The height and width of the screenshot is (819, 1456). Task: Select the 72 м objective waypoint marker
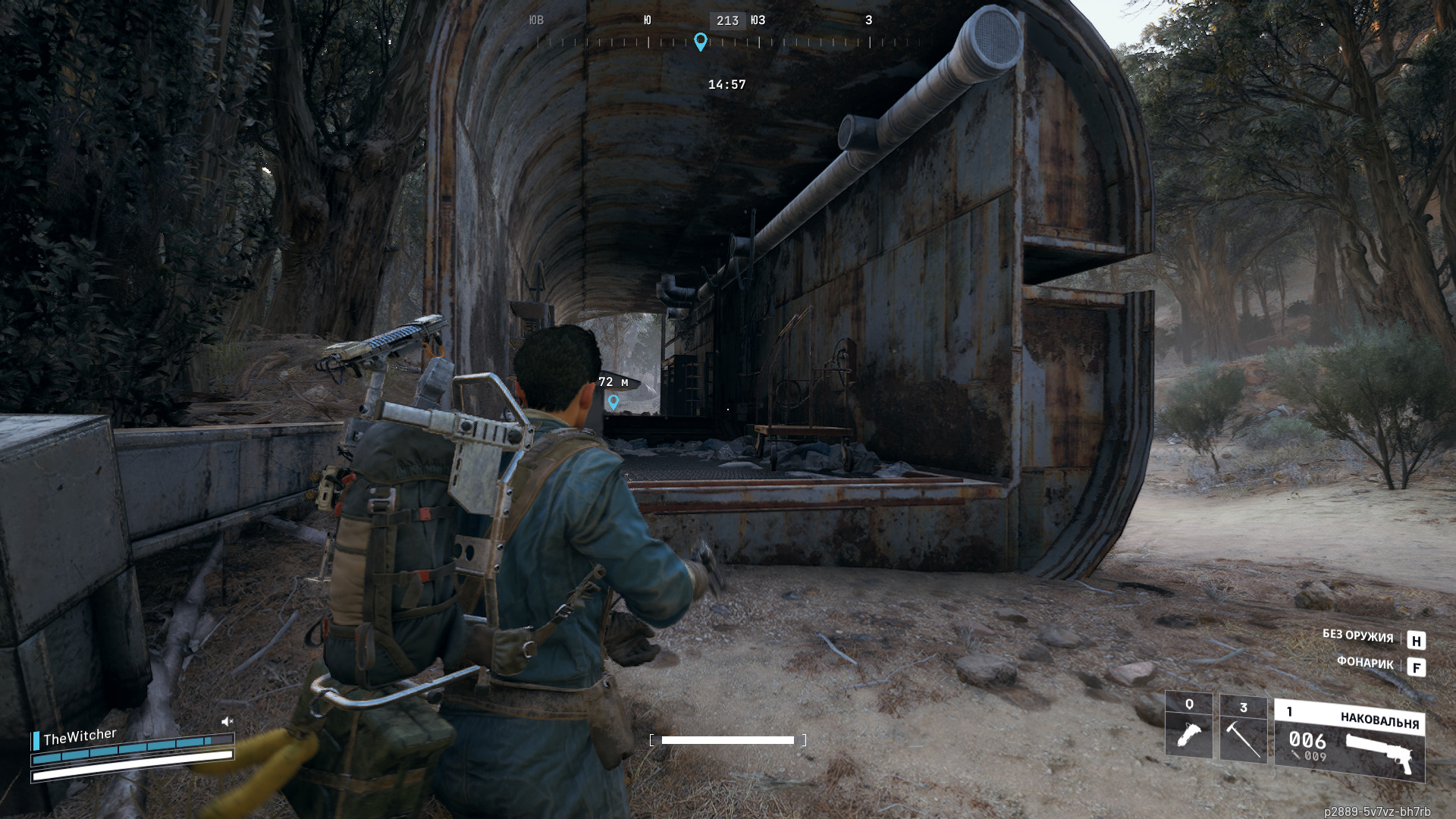pyautogui.click(x=613, y=402)
